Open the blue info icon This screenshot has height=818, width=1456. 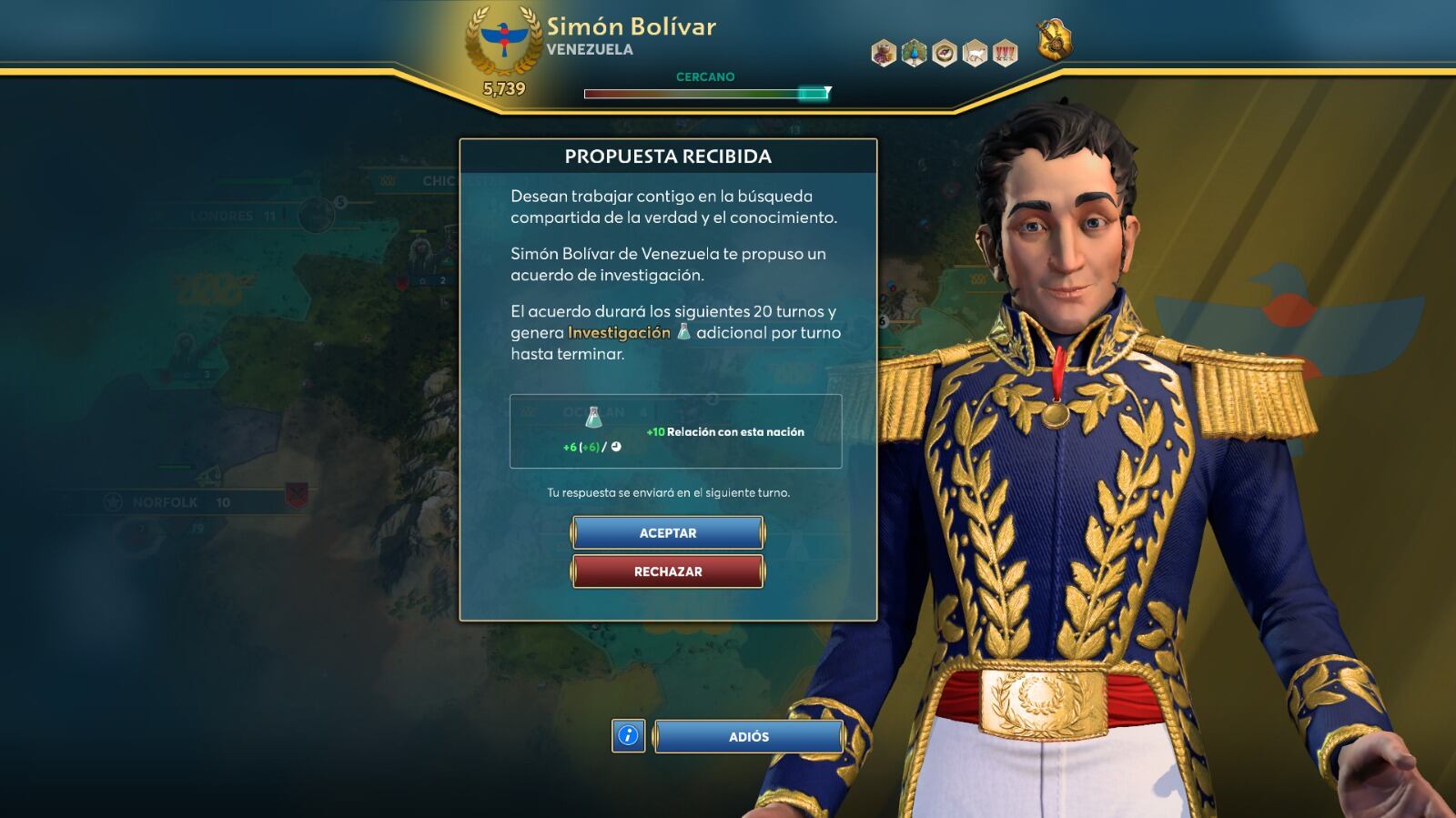click(628, 736)
